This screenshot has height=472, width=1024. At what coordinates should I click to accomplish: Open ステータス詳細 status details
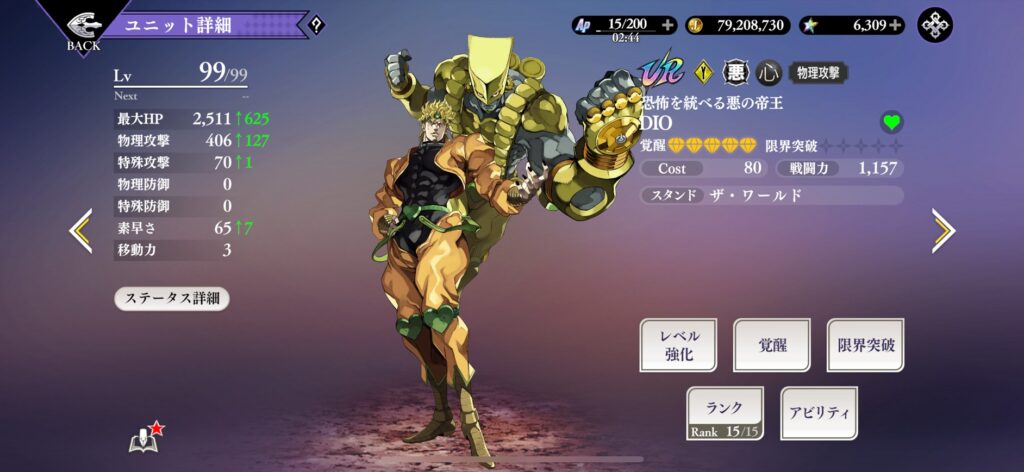[172, 298]
